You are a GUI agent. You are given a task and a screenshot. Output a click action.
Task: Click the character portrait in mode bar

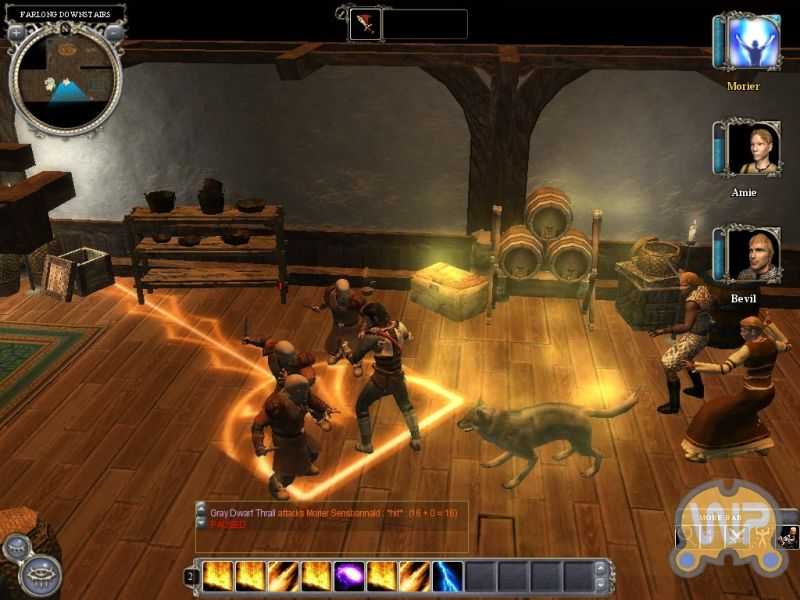[x=787, y=536]
